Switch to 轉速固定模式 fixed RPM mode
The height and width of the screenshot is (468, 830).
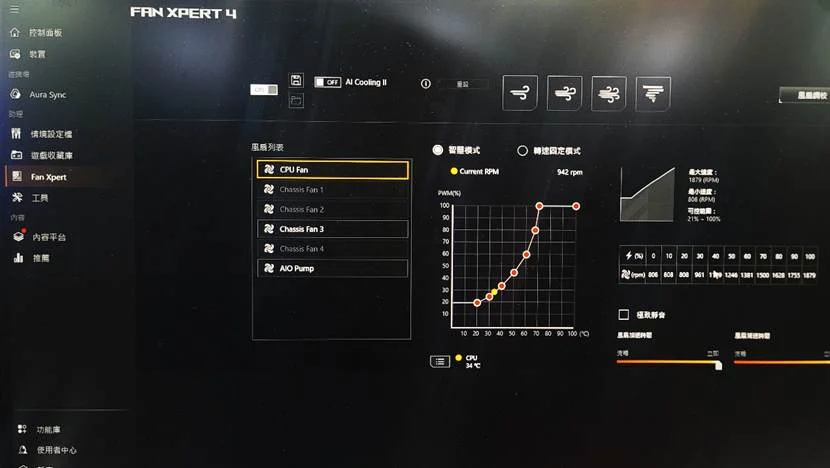pos(522,151)
